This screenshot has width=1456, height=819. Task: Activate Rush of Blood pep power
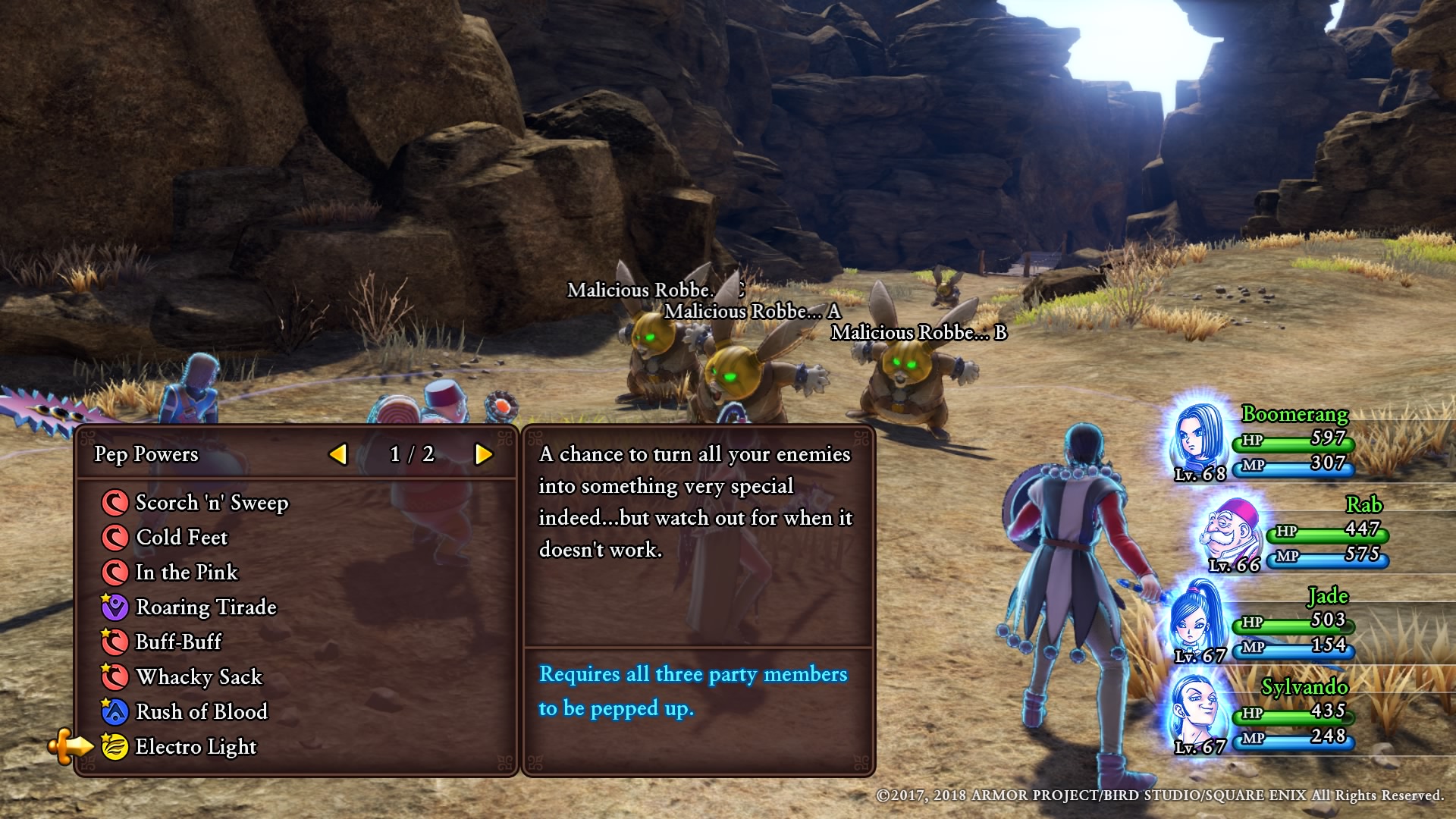(x=201, y=712)
